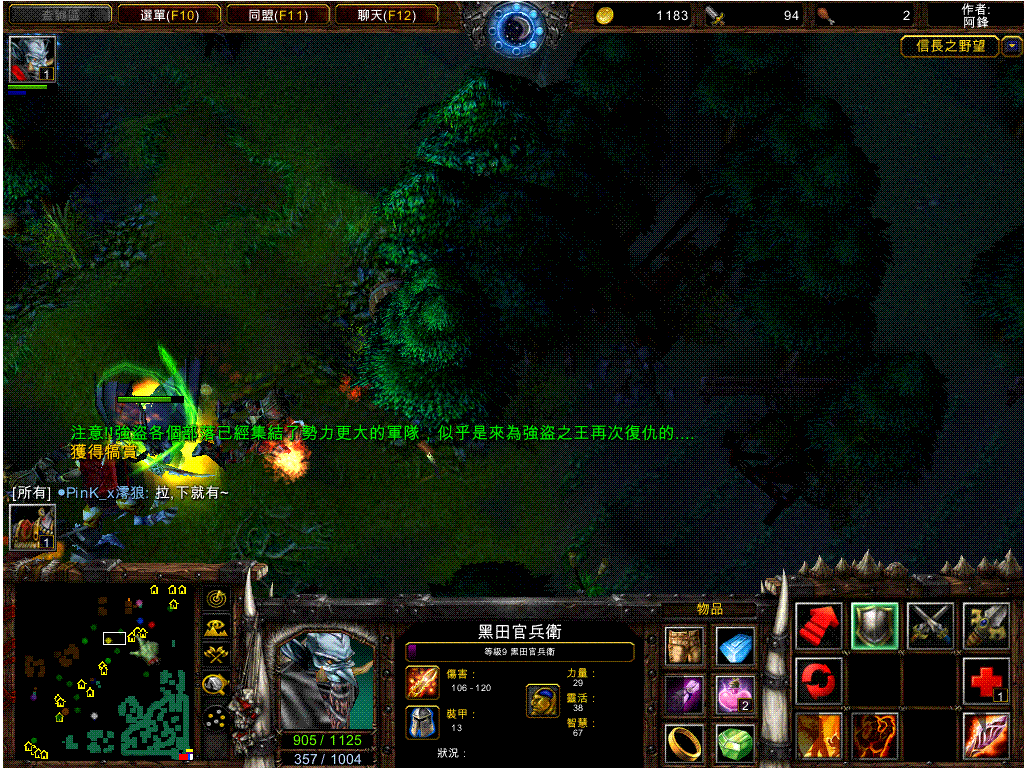Screen dimensions: 1024x768
Task: Open the 信長之野望 quest dropdown arrow
Action: (x=1012, y=46)
